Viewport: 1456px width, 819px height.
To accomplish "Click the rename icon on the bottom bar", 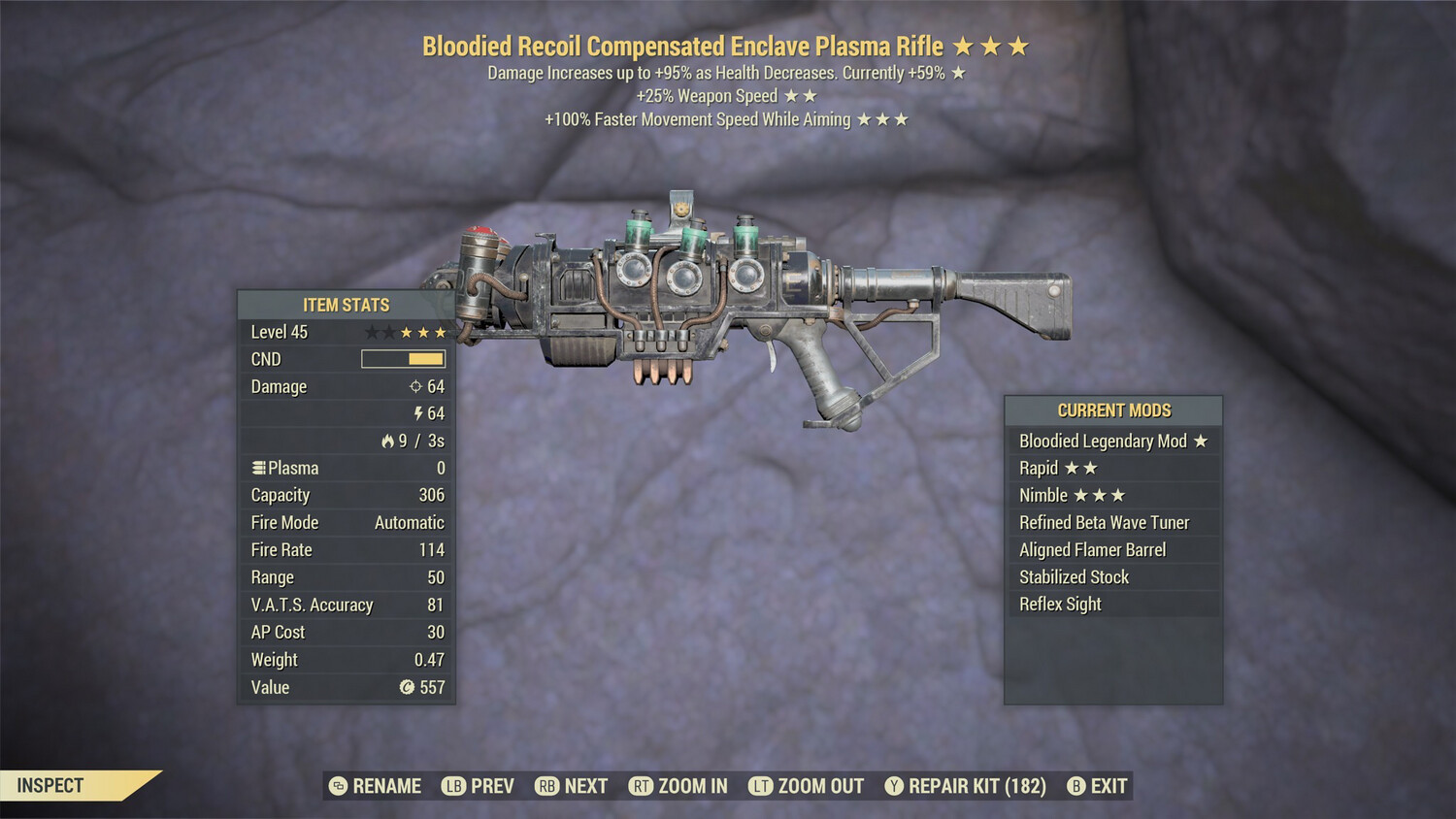I will pos(337,786).
